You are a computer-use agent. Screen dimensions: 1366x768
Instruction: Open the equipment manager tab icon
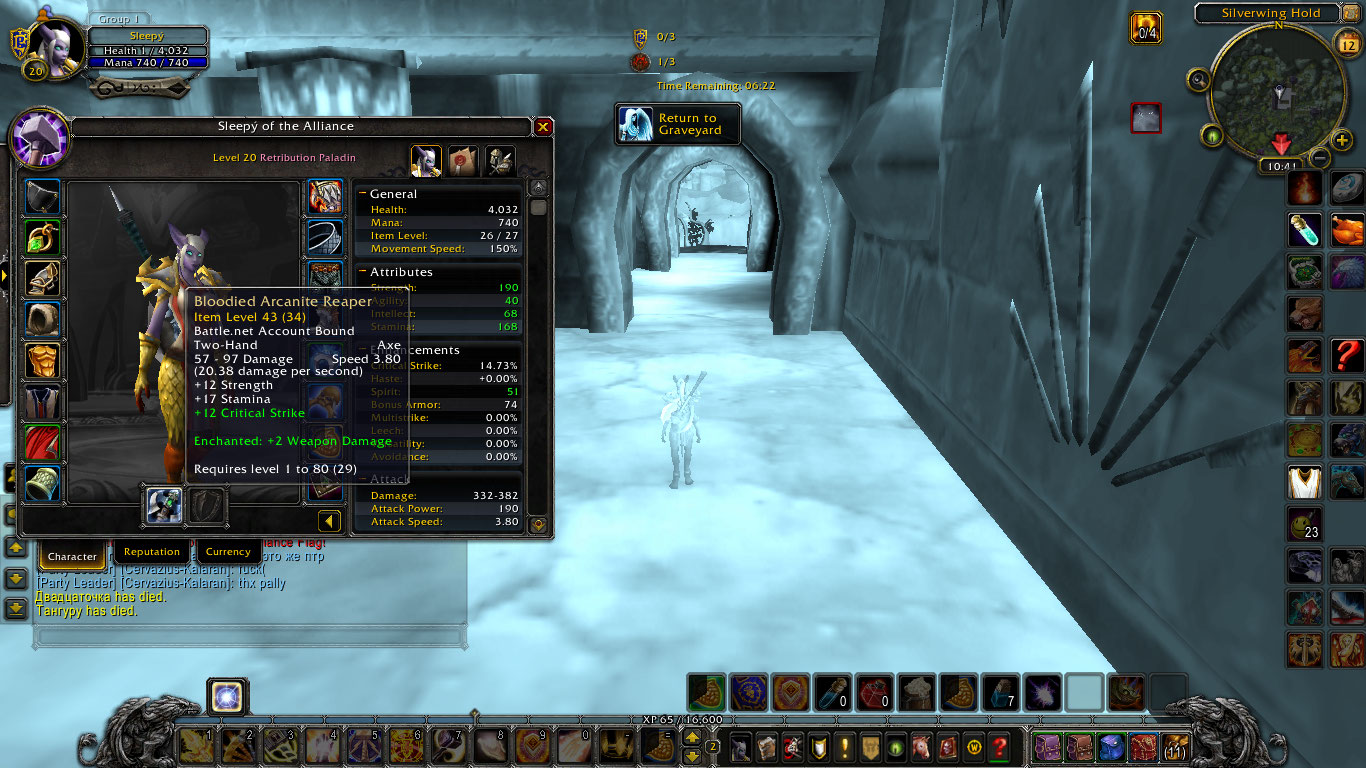coord(500,160)
